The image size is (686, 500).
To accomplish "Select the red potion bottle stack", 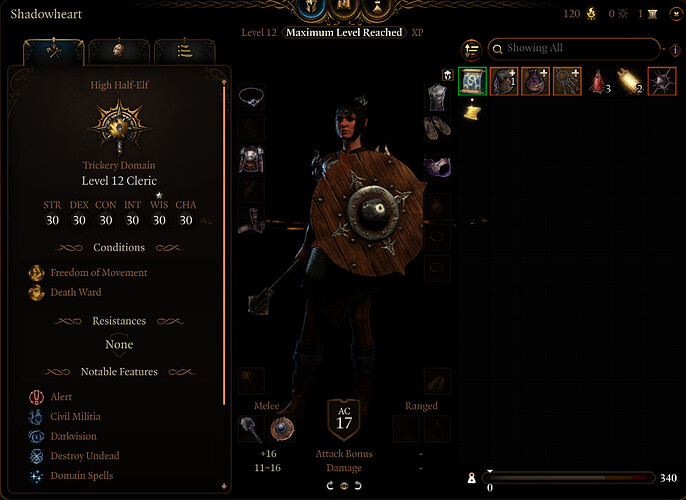I will (x=600, y=81).
